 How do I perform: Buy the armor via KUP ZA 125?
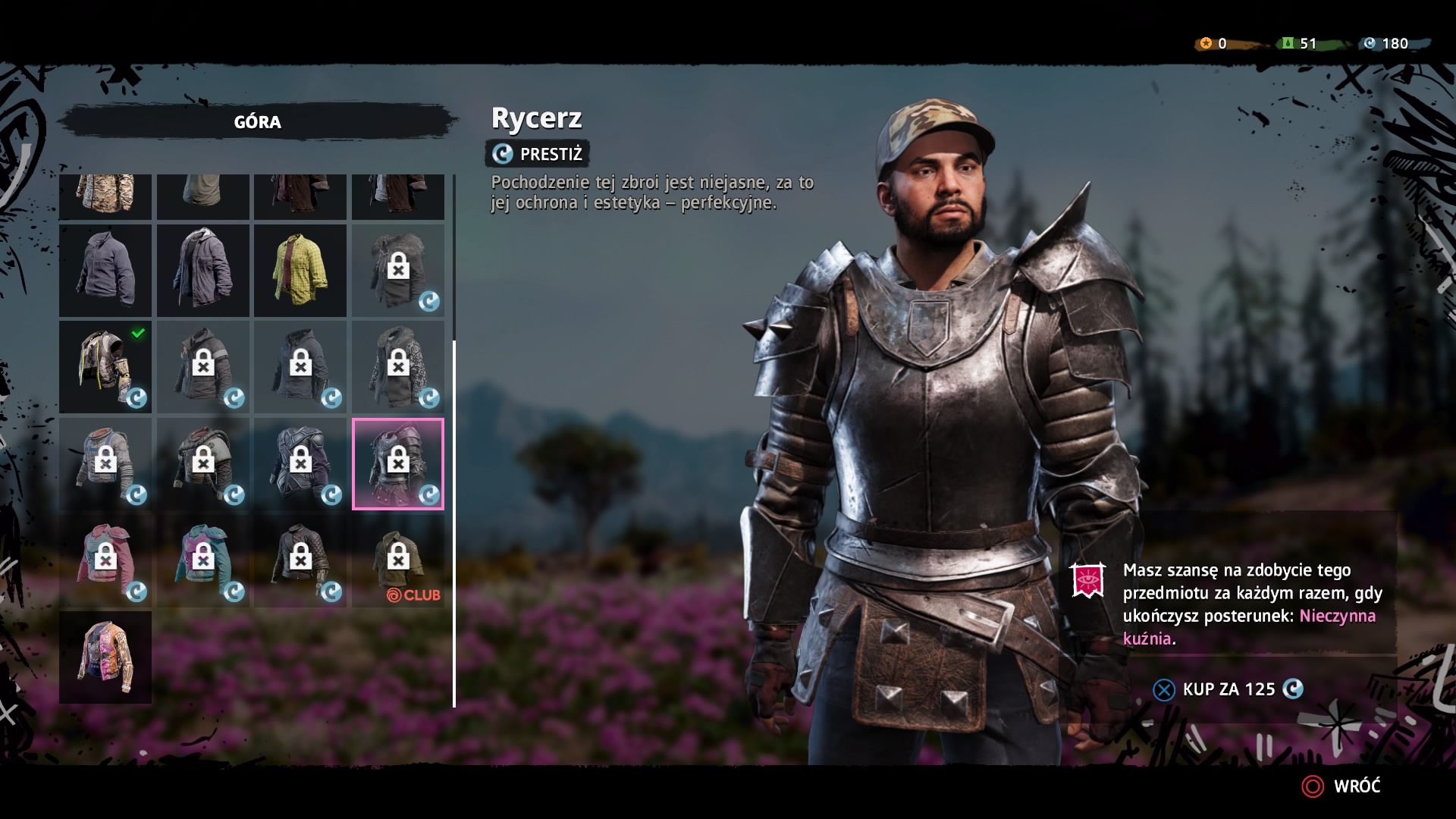tap(1228, 689)
